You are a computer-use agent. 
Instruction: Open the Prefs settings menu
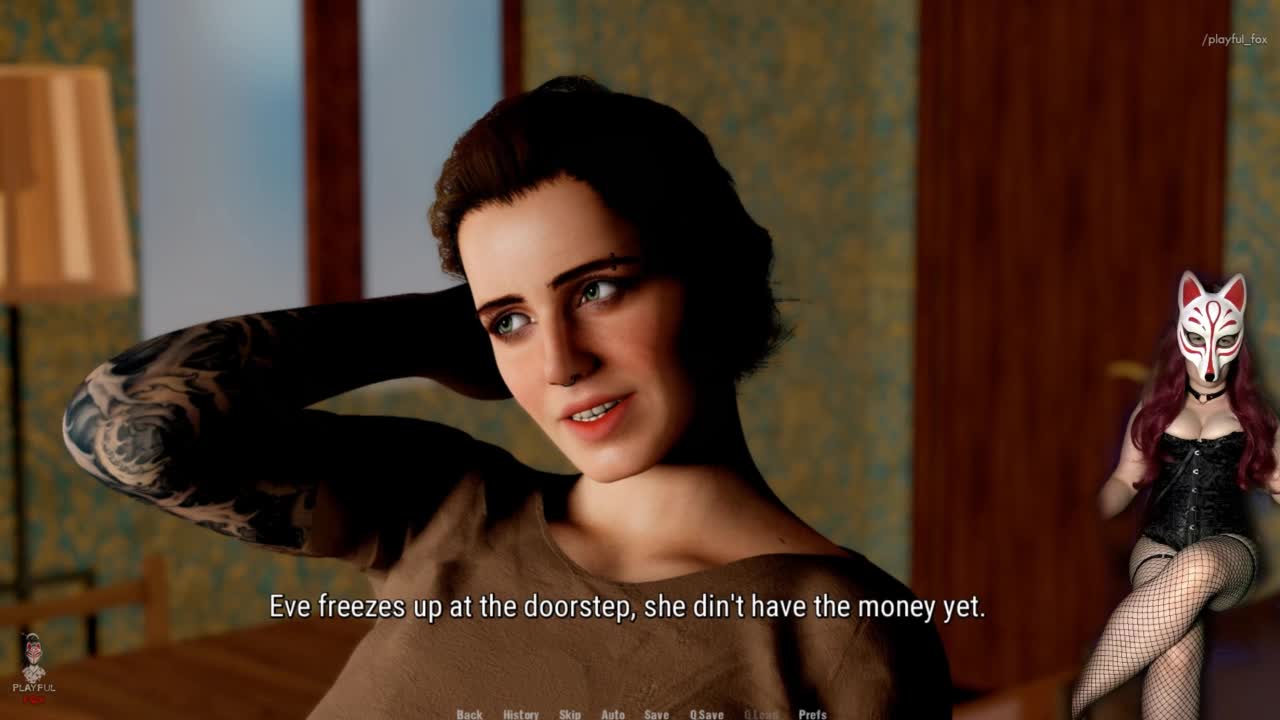pyautogui.click(x=812, y=714)
